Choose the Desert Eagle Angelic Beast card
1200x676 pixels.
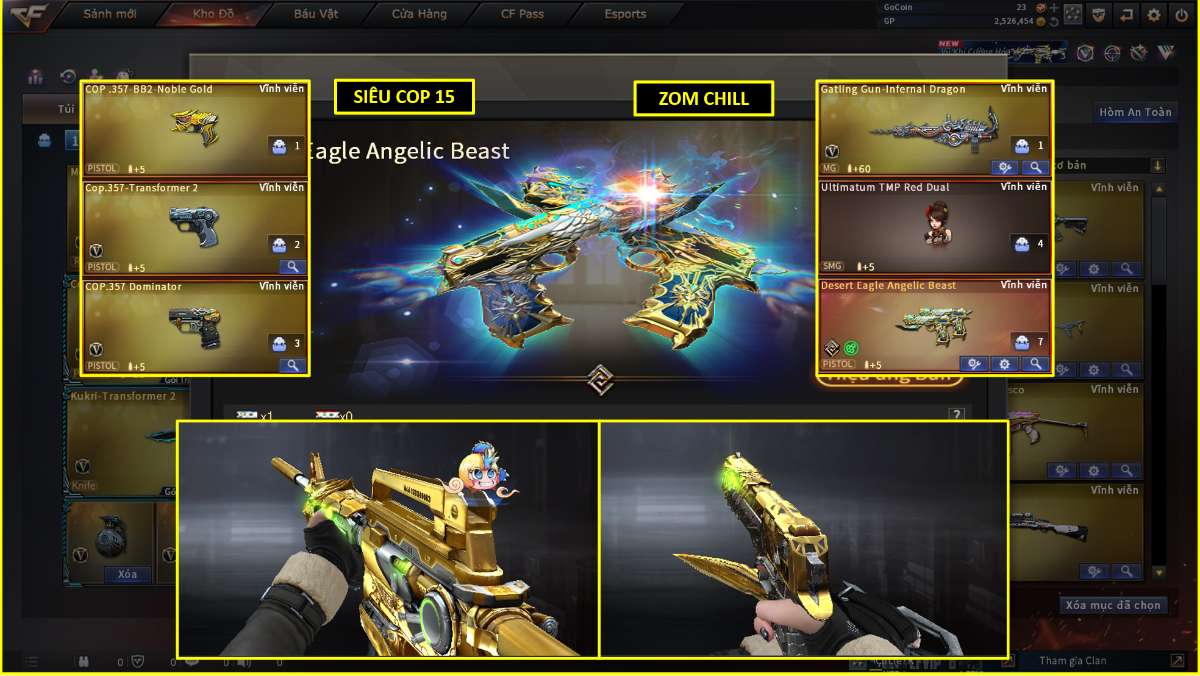pyautogui.click(x=934, y=326)
